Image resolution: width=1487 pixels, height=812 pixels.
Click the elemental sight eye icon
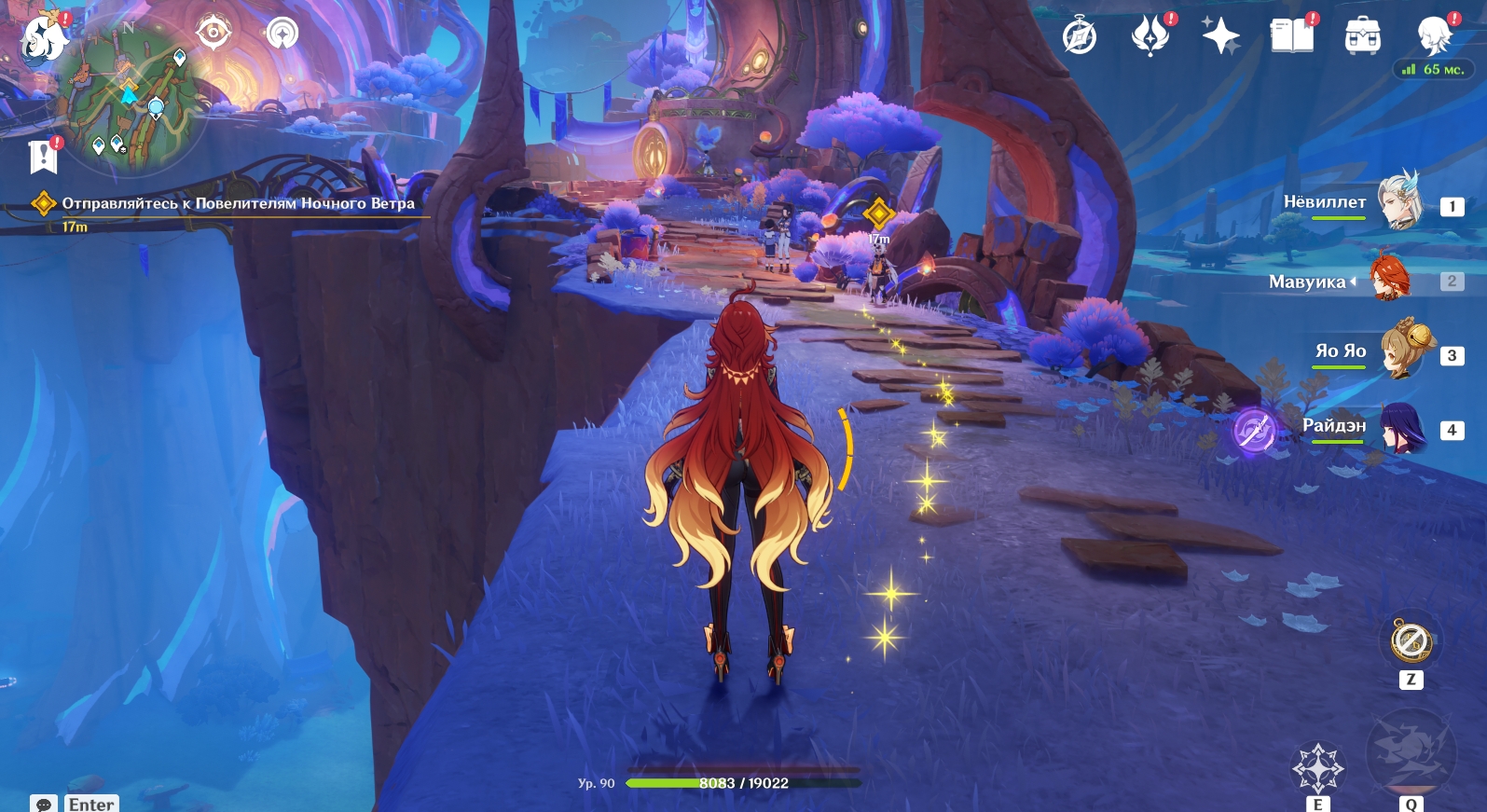[x=213, y=33]
